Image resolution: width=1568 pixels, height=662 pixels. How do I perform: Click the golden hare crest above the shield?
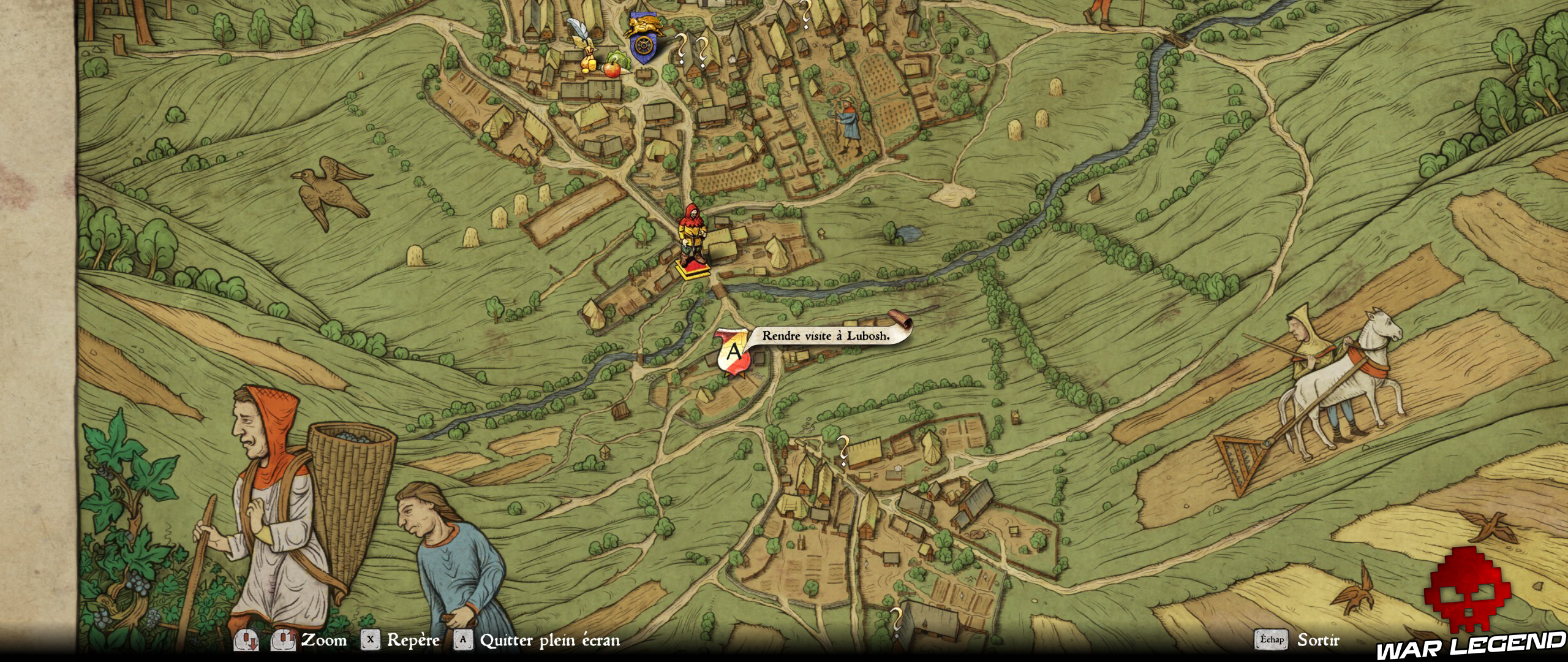pos(645,26)
